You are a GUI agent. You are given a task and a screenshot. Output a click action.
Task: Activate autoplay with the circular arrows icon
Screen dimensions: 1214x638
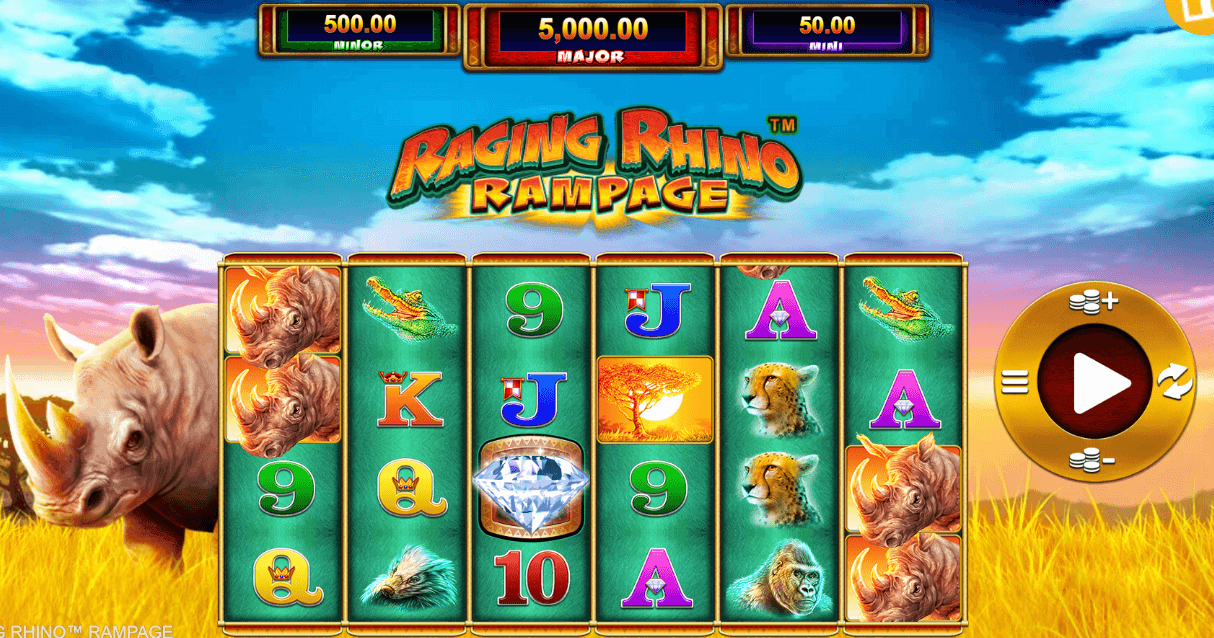(x=1175, y=381)
